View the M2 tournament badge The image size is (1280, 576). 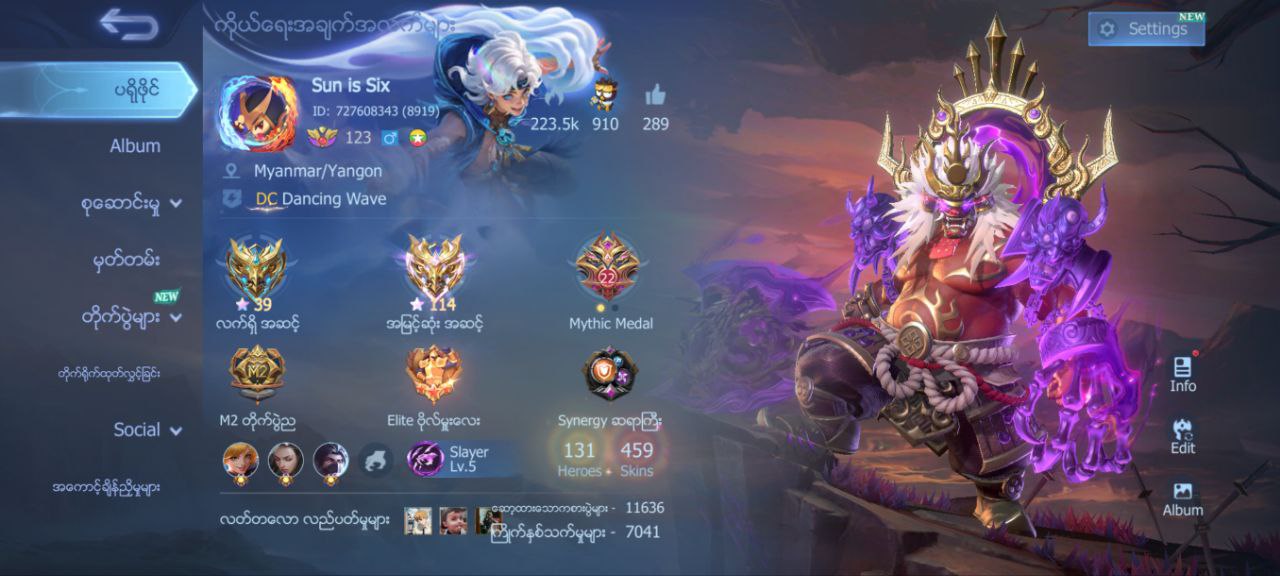[258, 373]
